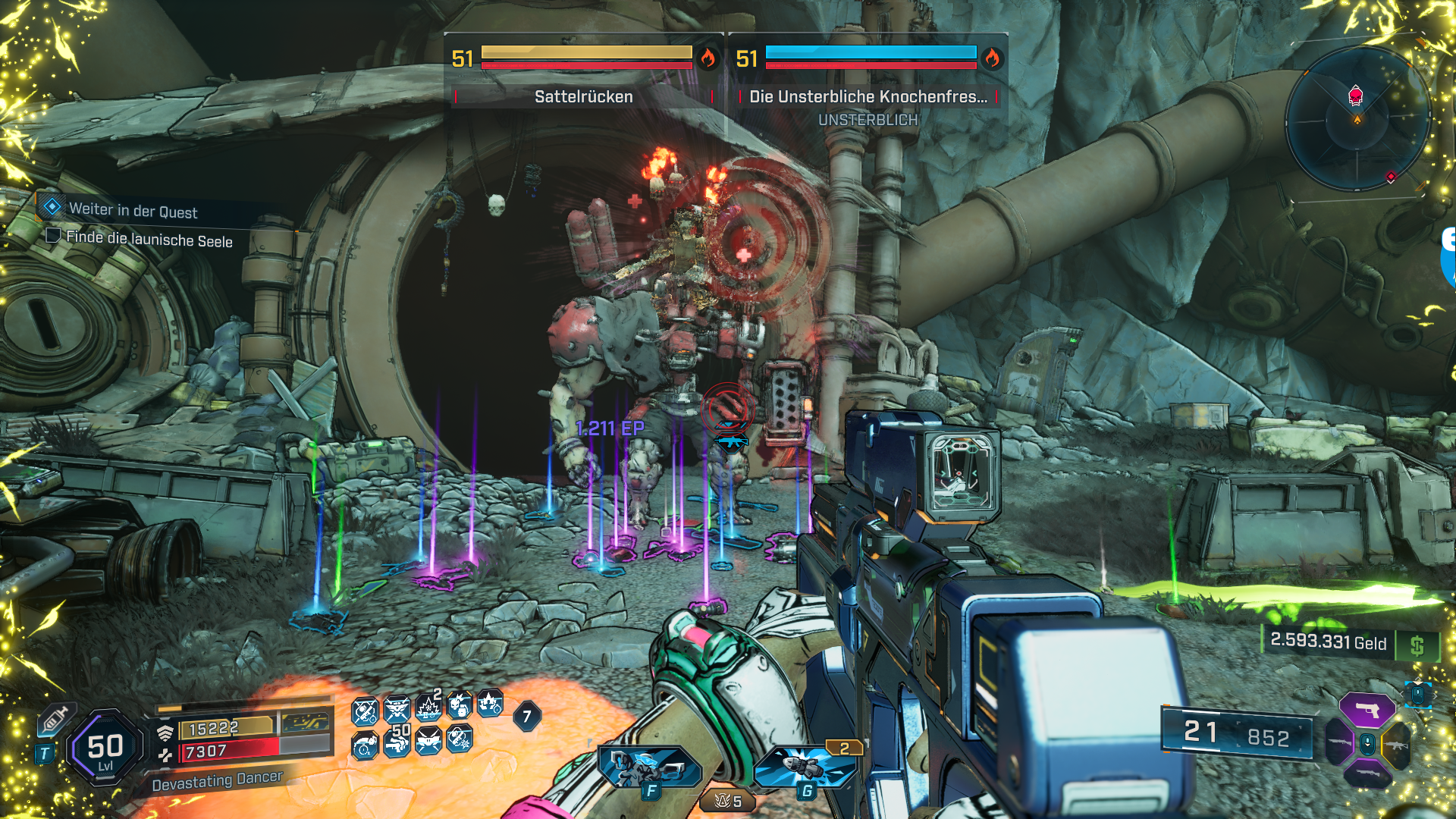The width and height of the screenshot is (1456, 819).
Task: Click the skull and grenade buff icon
Action: pos(459,707)
